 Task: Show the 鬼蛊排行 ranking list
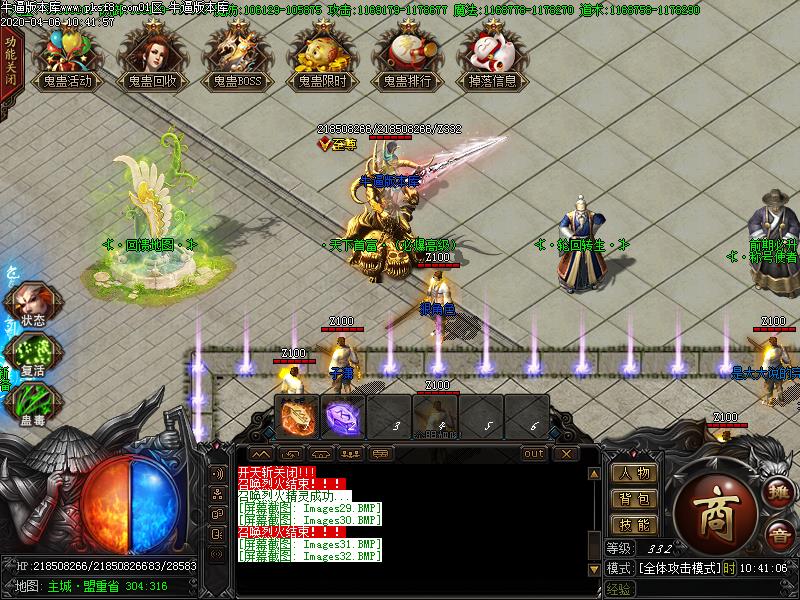[x=407, y=58]
